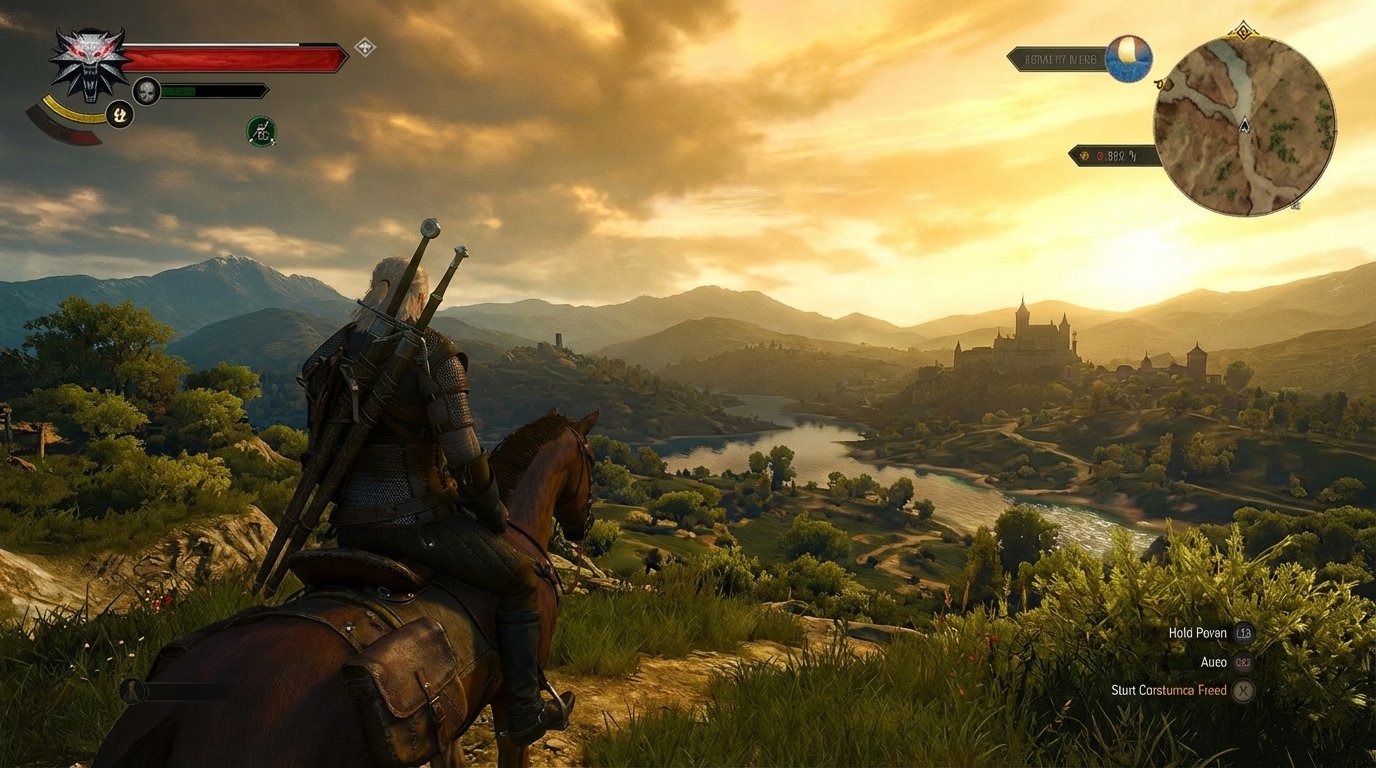Click the Aueo control hint button
The image size is (1376, 768).
click(x=1243, y=662)
